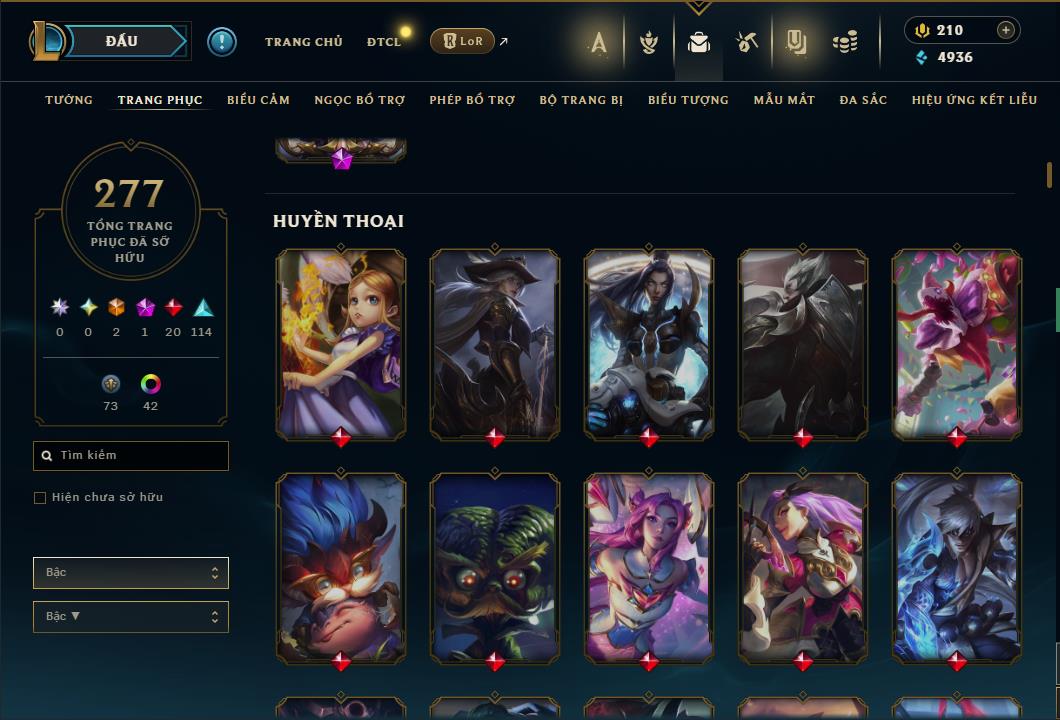
Task: Switch to the ĐA SẮC chromas tab
Action: (863, 100)
